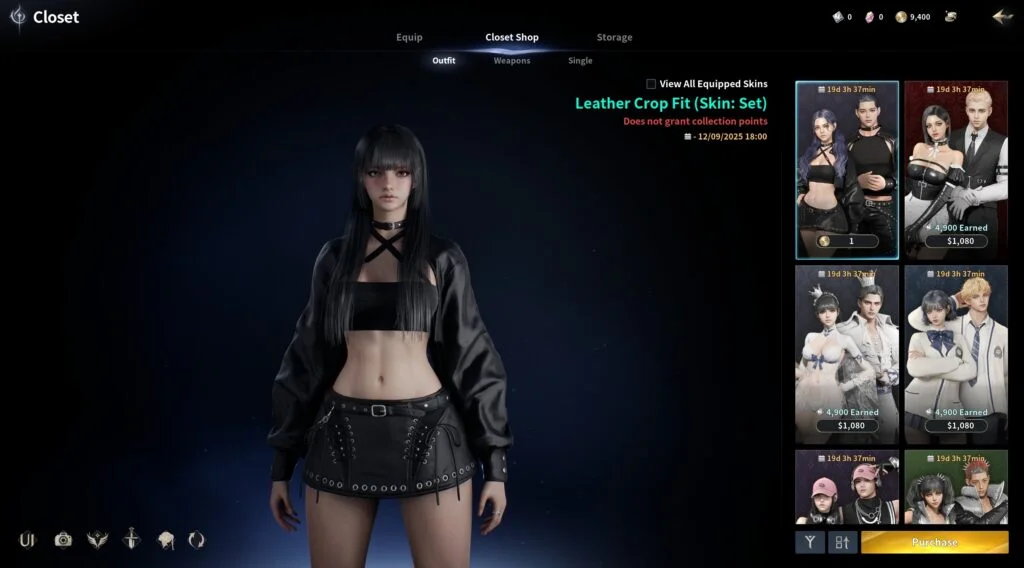
Task: Show the Weapons subcategory
Action: (x=512, y=61)
